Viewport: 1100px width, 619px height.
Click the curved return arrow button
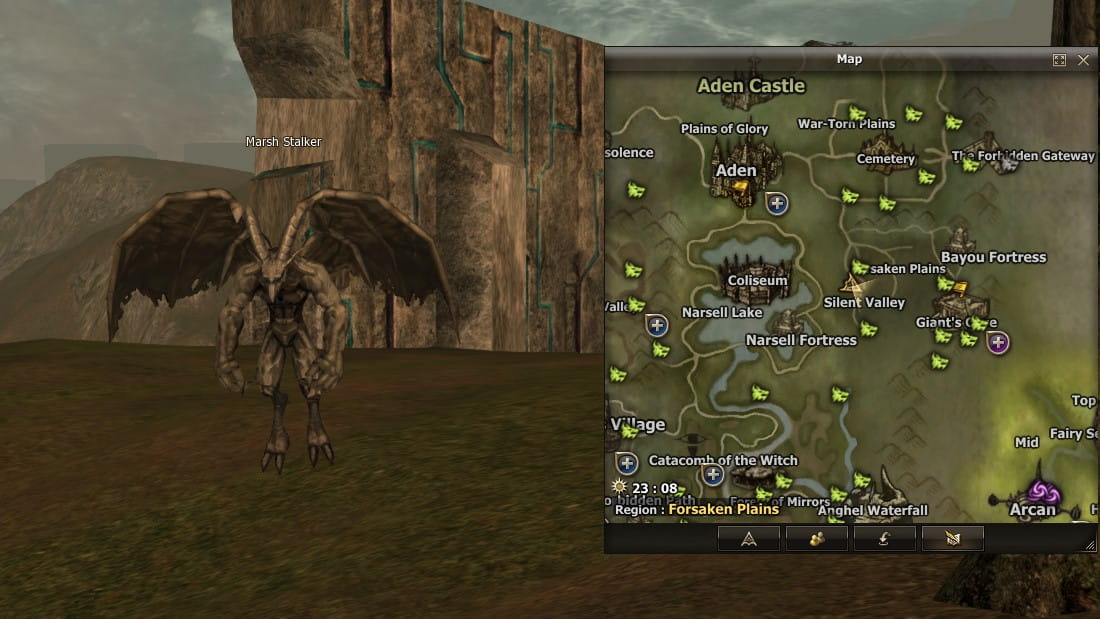tap(884, 539)
